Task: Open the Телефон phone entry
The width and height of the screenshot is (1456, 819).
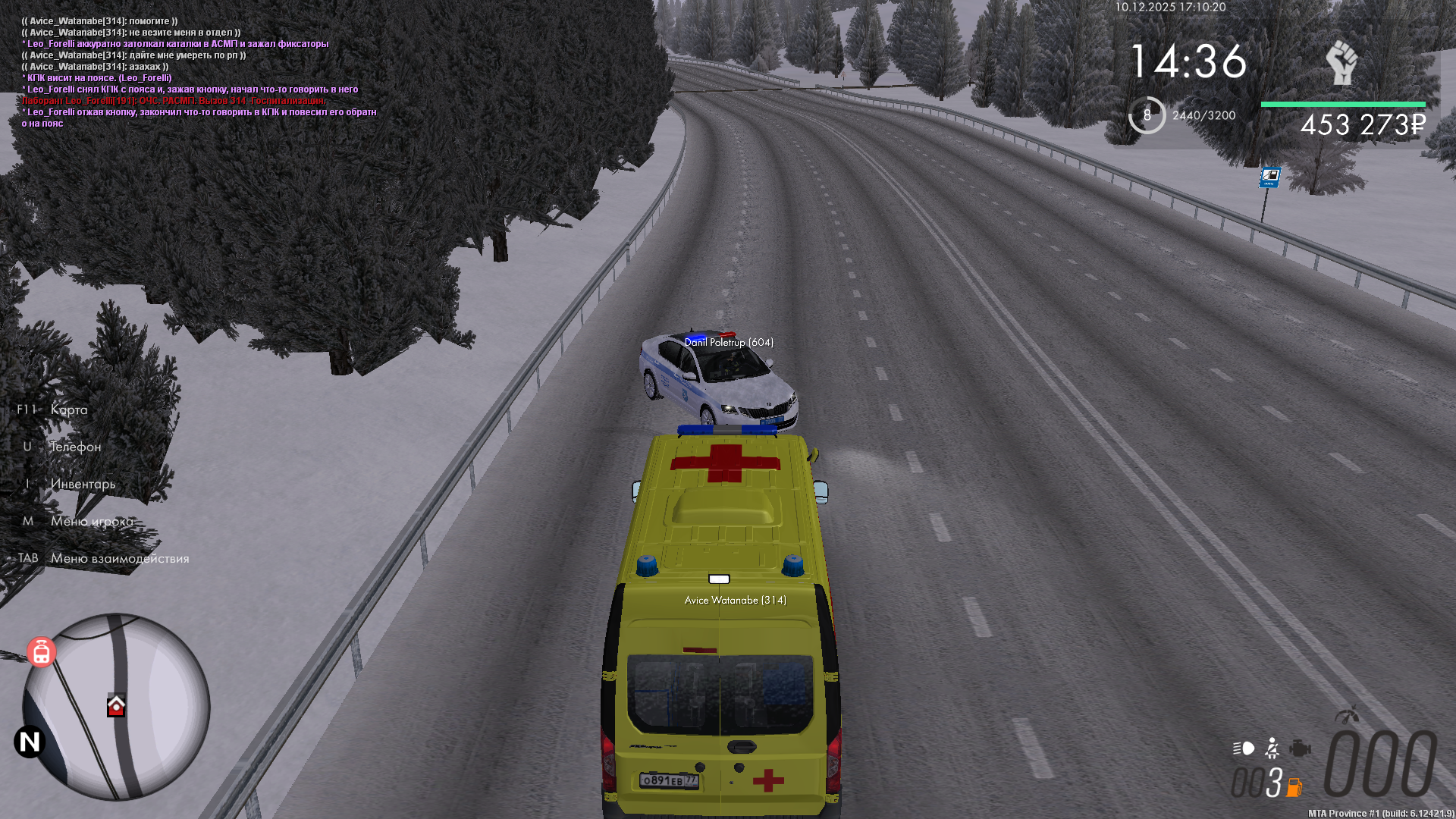Action: (75, 447)
